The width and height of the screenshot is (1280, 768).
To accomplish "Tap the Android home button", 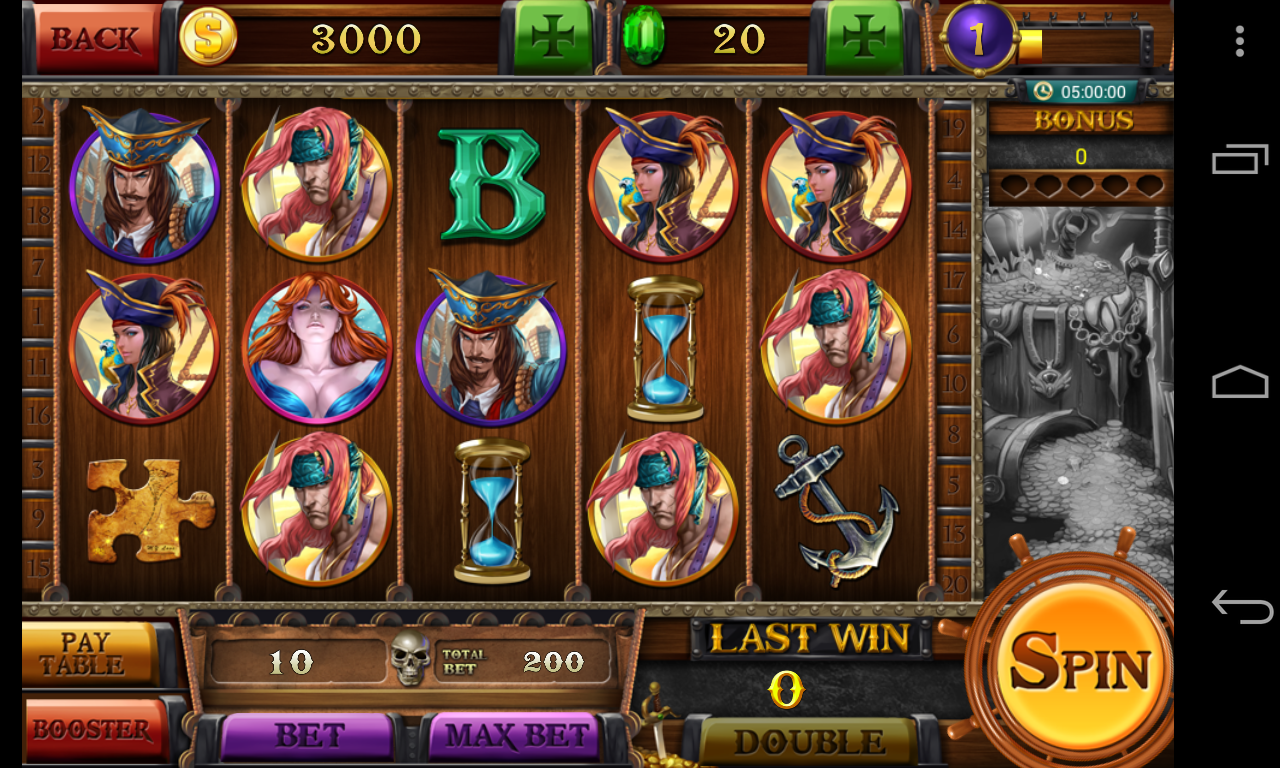I will point(1240,383).
